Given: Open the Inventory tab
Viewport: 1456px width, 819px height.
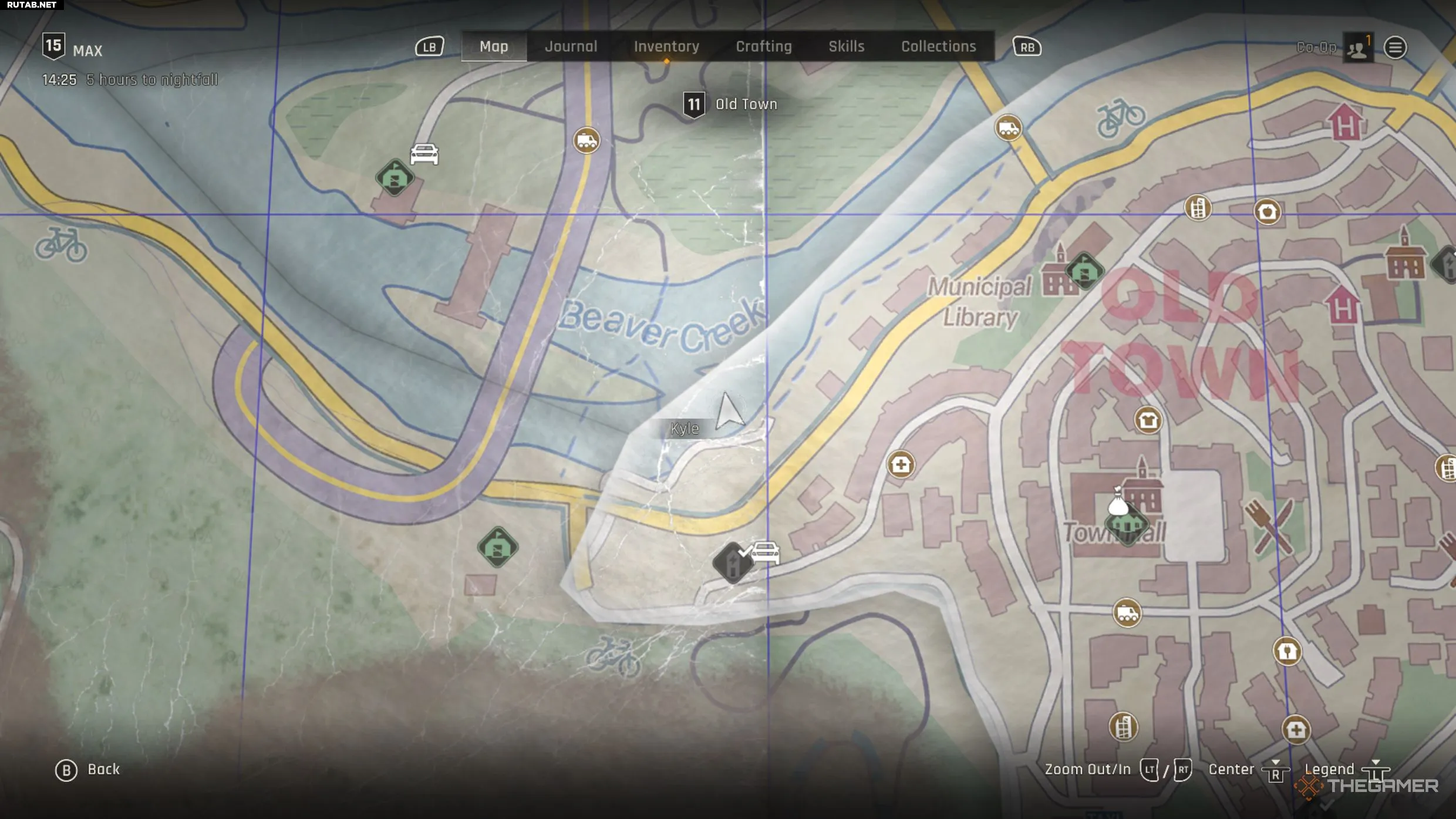Looking at the screenshot, I should (666, 46).
